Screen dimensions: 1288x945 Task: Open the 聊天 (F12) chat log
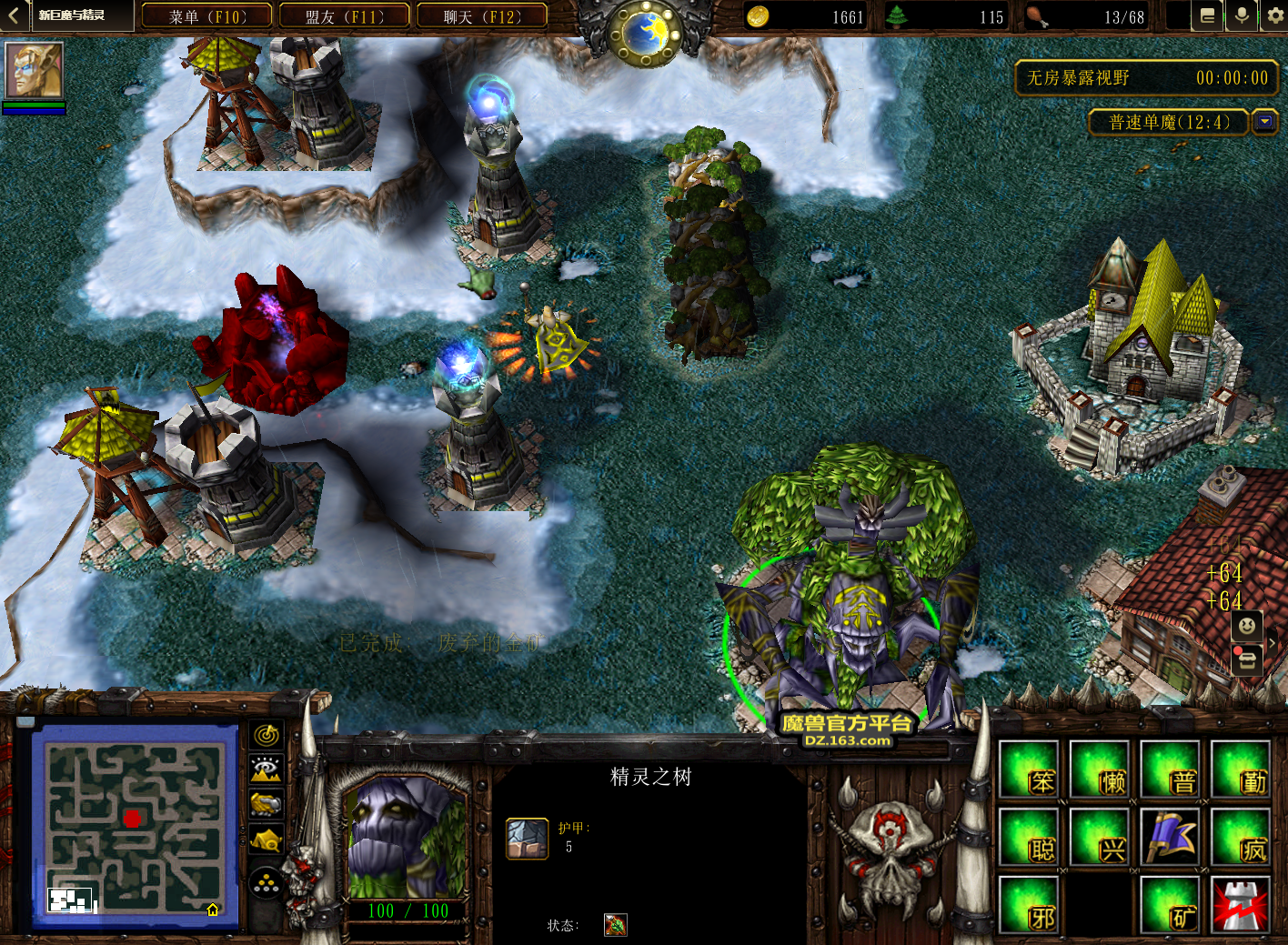tap(482, 16)
